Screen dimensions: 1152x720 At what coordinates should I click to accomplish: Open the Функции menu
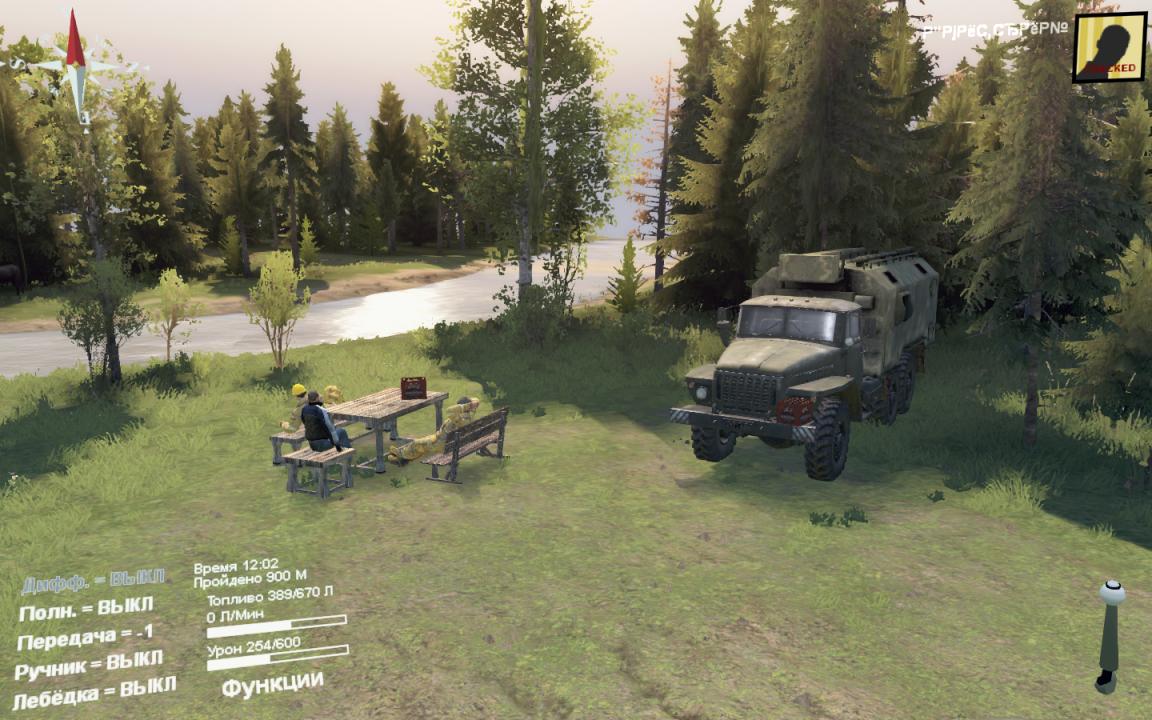(x=272, y=685)
